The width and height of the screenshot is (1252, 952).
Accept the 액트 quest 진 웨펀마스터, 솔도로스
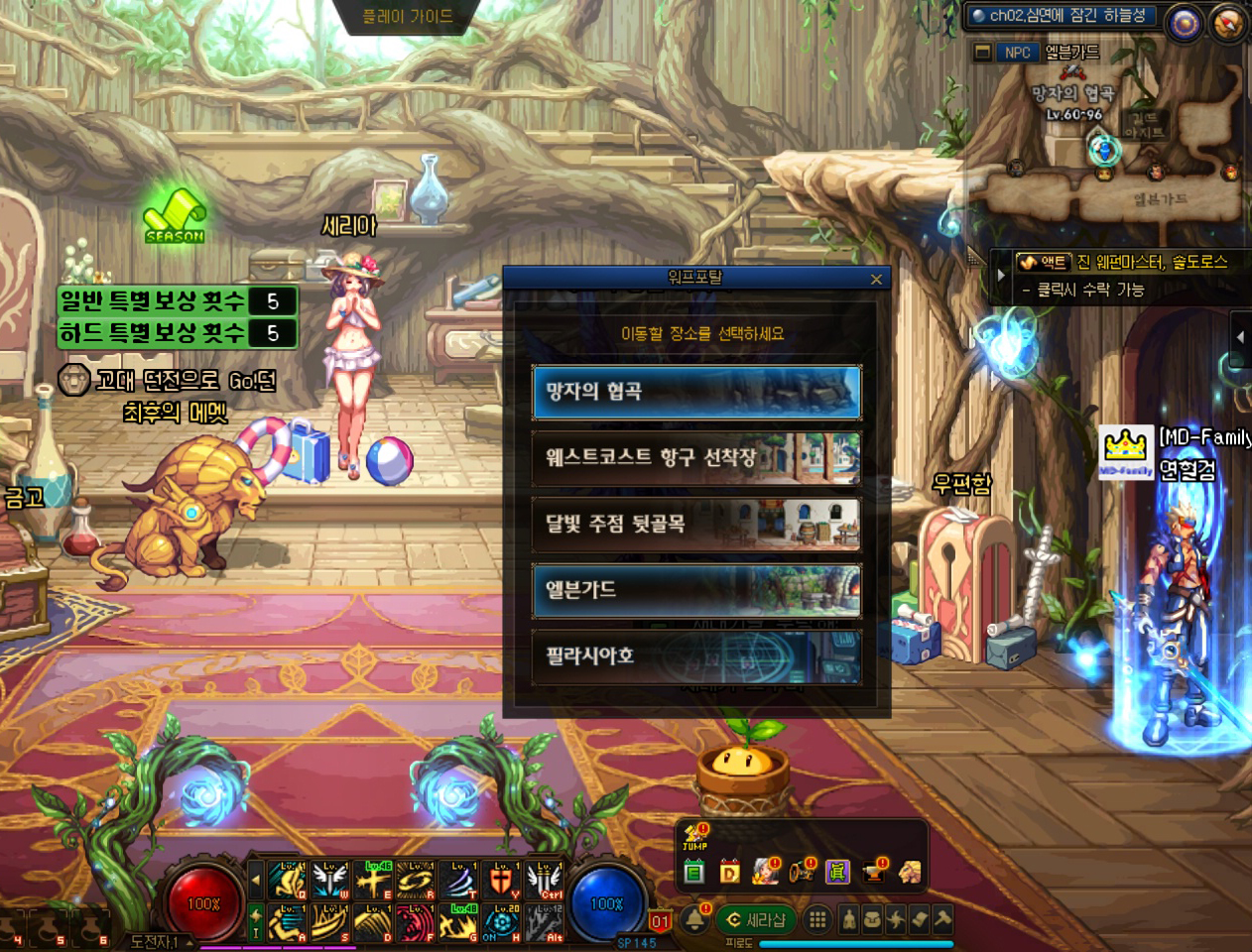(x=1131, y=263)
